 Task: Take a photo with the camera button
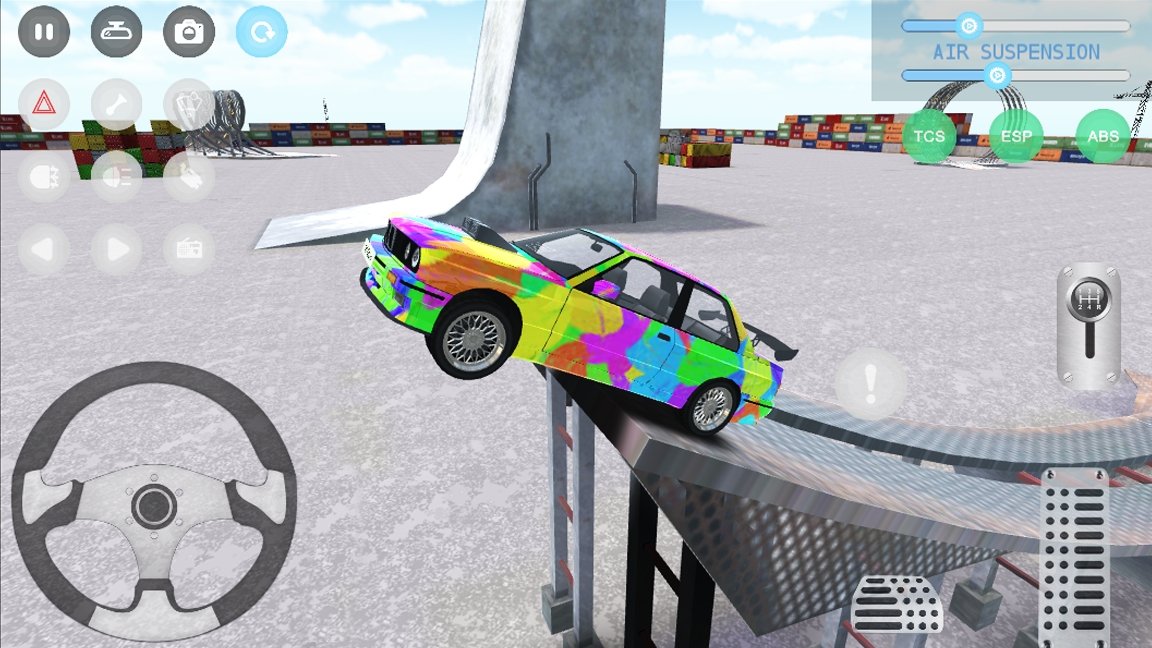pyautogui.click(x=189, y=32)
